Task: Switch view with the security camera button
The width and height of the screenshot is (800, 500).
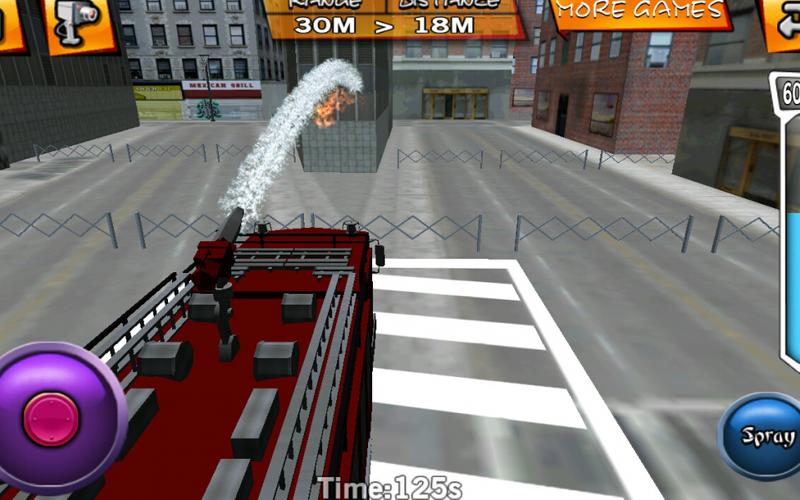Action: click(82, 22)
